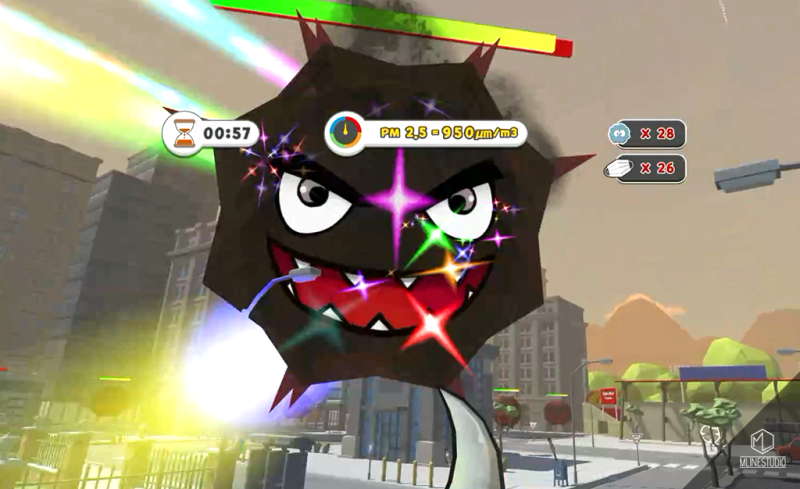Select the blue germ face item icon
Viewport: 800px width, 489px height.
pos(619,133)
